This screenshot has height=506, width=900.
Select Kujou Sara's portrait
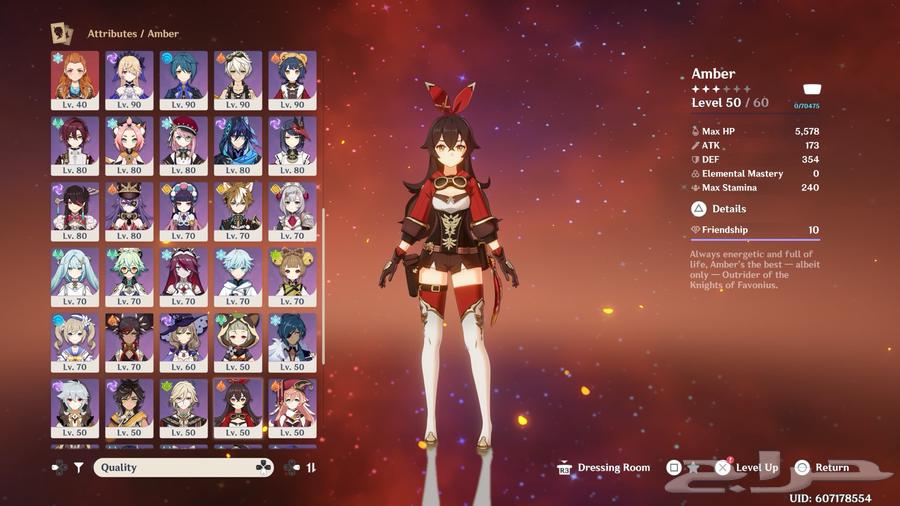click(292, 146)
